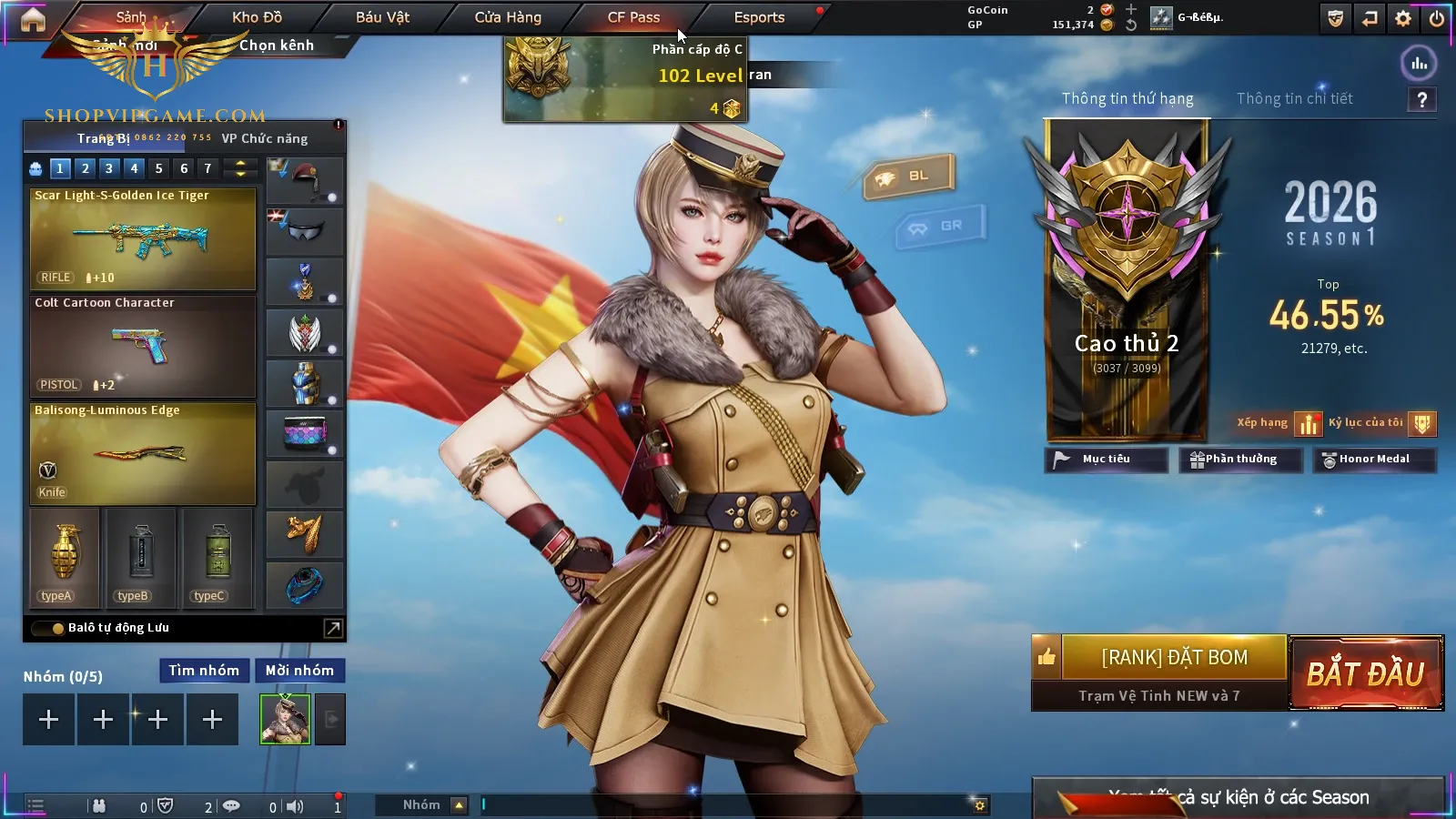Choose the Balisong-Luminous Edge knife slot
The image size is (1456, 819).
(143, 453)
